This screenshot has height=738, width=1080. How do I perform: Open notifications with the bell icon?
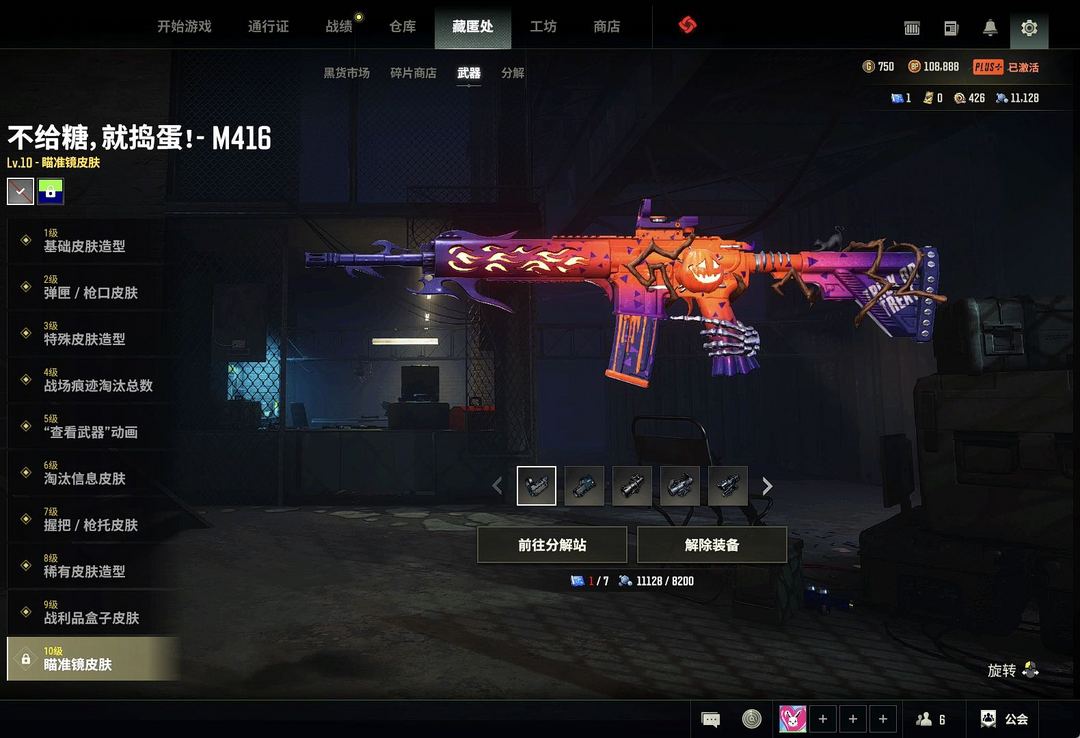pyautogui.click(x=990, y=28)
